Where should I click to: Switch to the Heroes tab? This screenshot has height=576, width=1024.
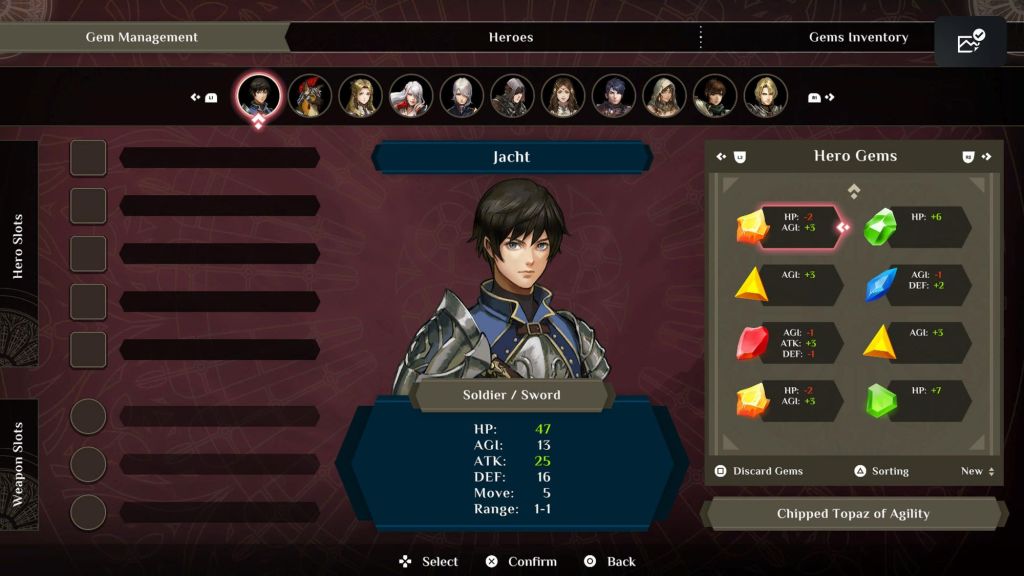coord(510,37)
